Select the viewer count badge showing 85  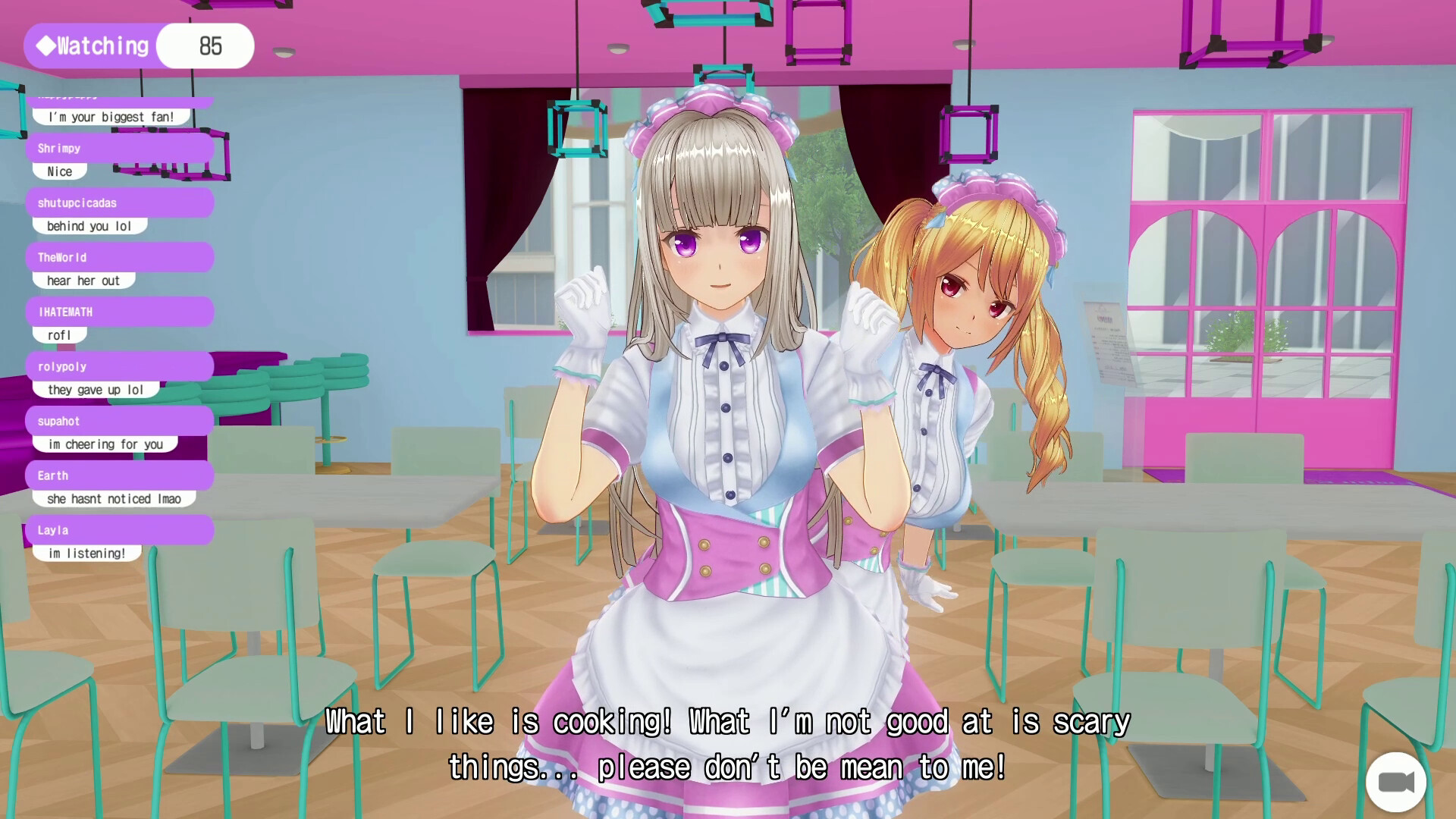tap(205, 45)
